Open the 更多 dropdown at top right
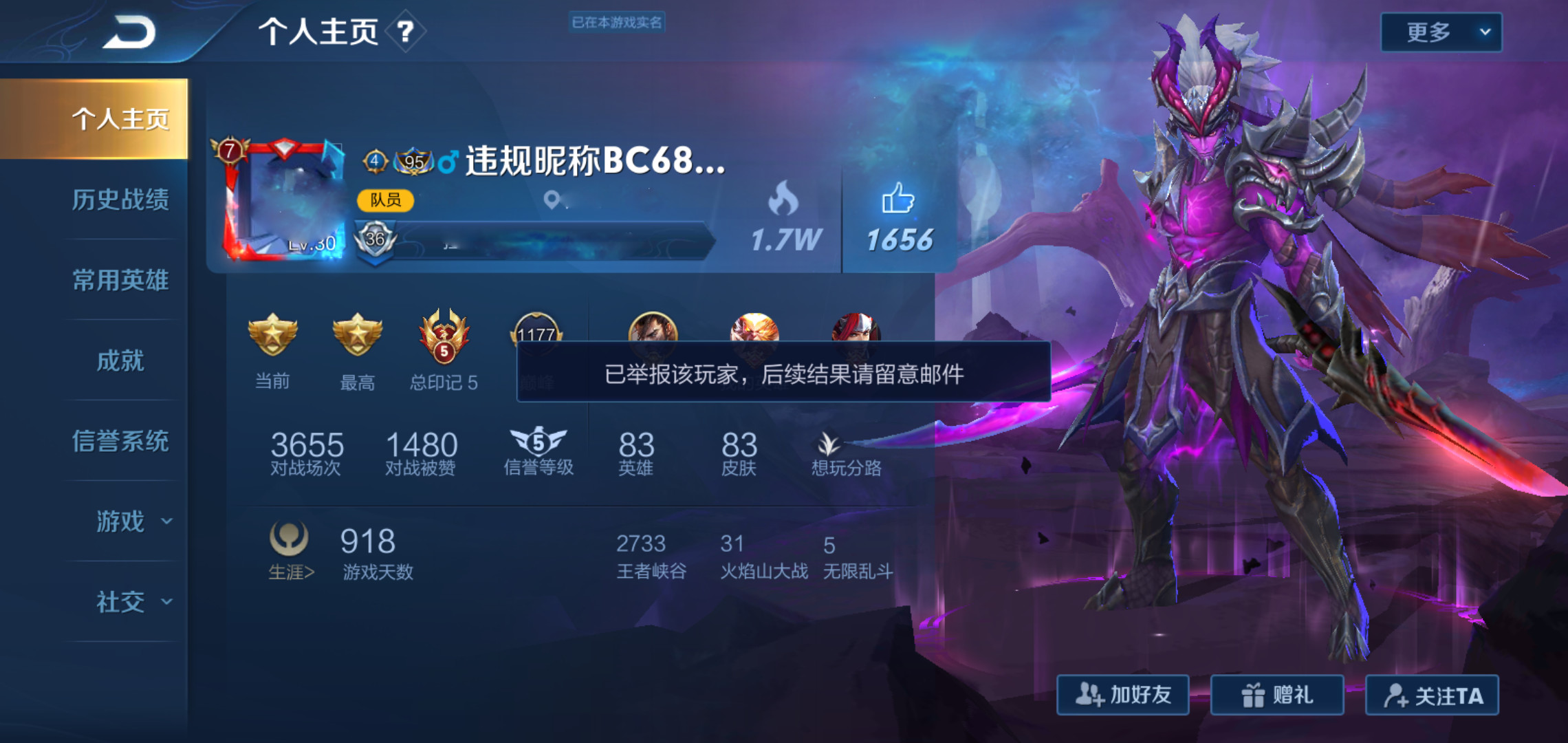Viewport: 1568px width, 743px height. coord(1439,31)
